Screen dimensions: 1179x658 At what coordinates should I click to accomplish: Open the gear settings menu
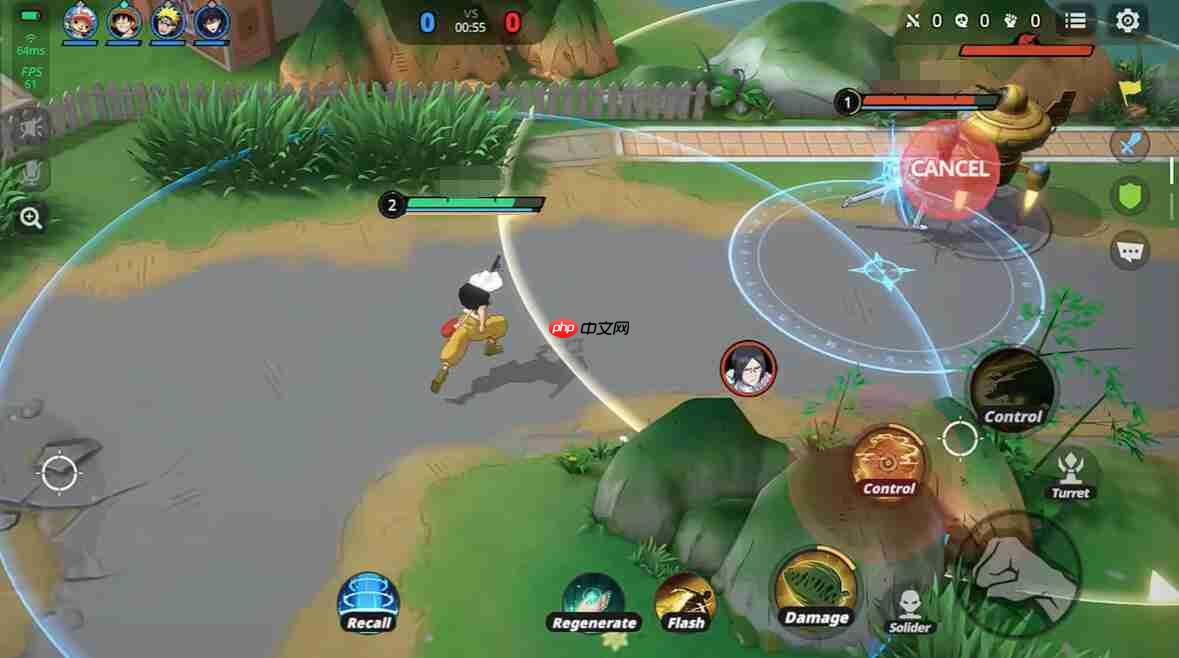pyautogui.click(x=1127, y=20)
